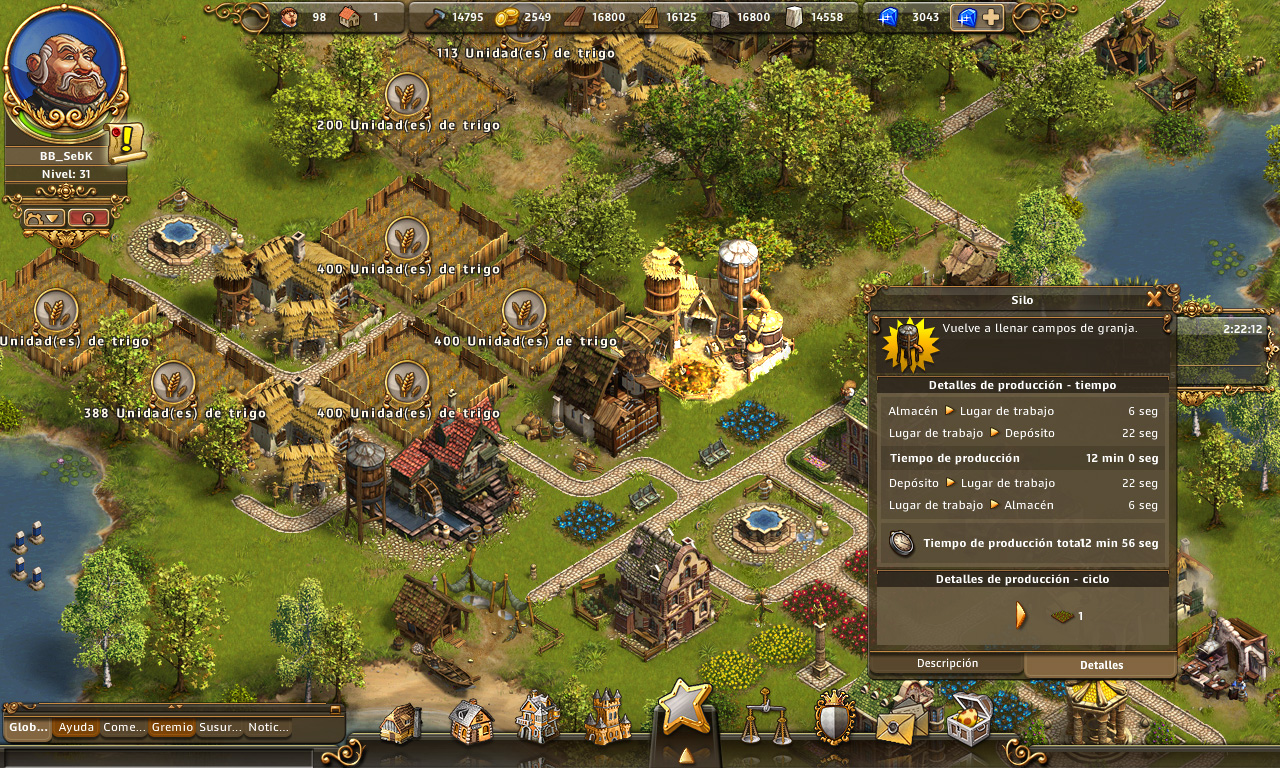This screenshot has height=768, width=1280.
Task: Switch to the Gremio chat tab
Action: [x=172, y=728]
